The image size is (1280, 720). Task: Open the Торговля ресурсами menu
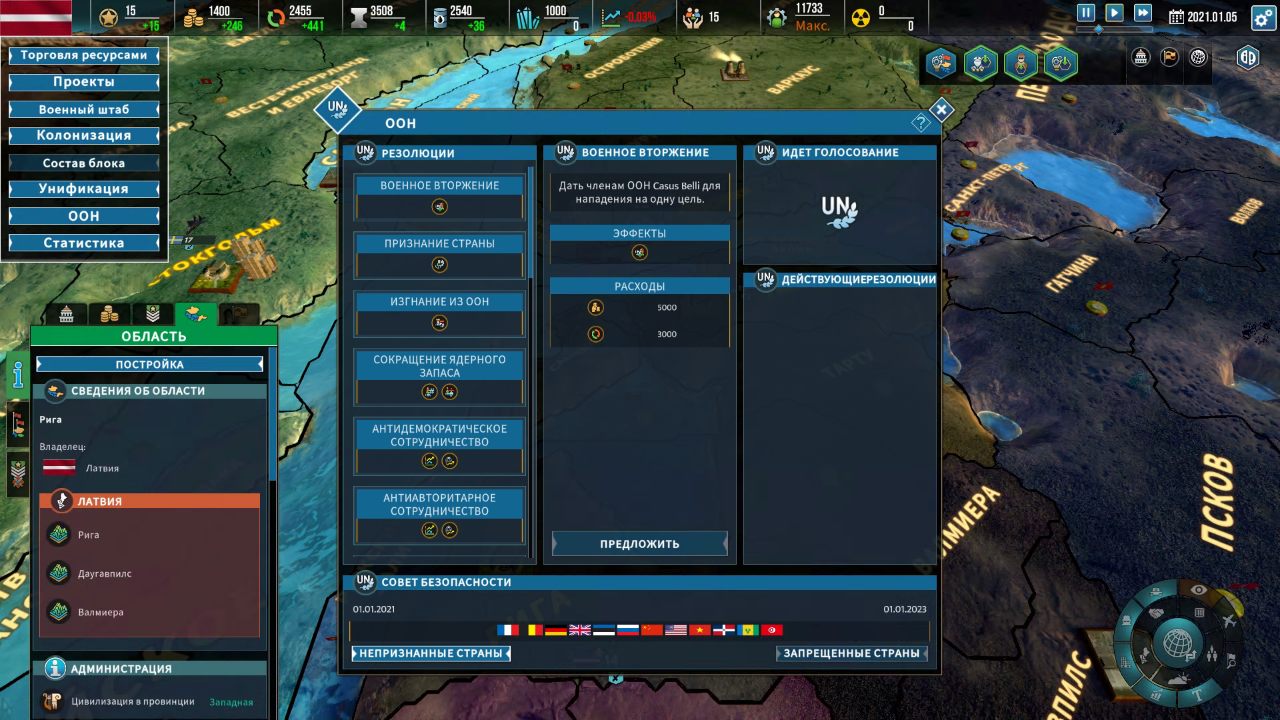(84, 55)
